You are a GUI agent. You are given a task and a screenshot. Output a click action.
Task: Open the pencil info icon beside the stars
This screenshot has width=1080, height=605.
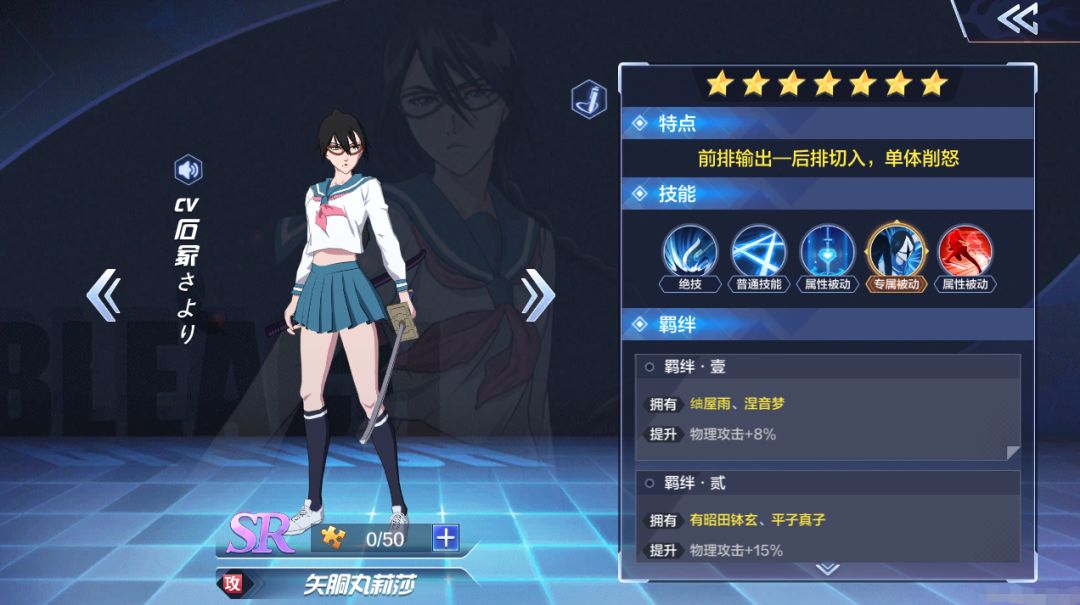(589, 99)
